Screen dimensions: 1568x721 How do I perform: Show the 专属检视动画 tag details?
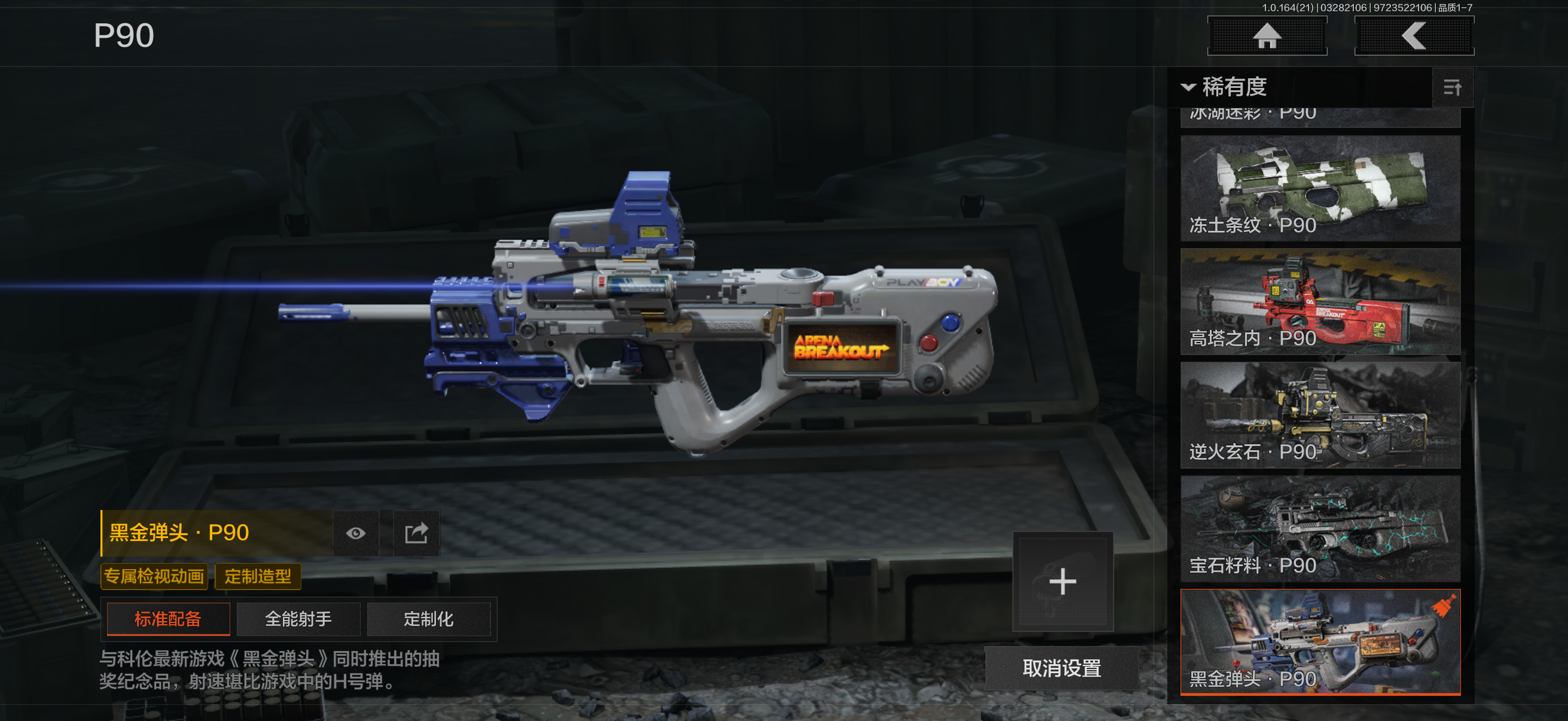(x=154, y=576)
